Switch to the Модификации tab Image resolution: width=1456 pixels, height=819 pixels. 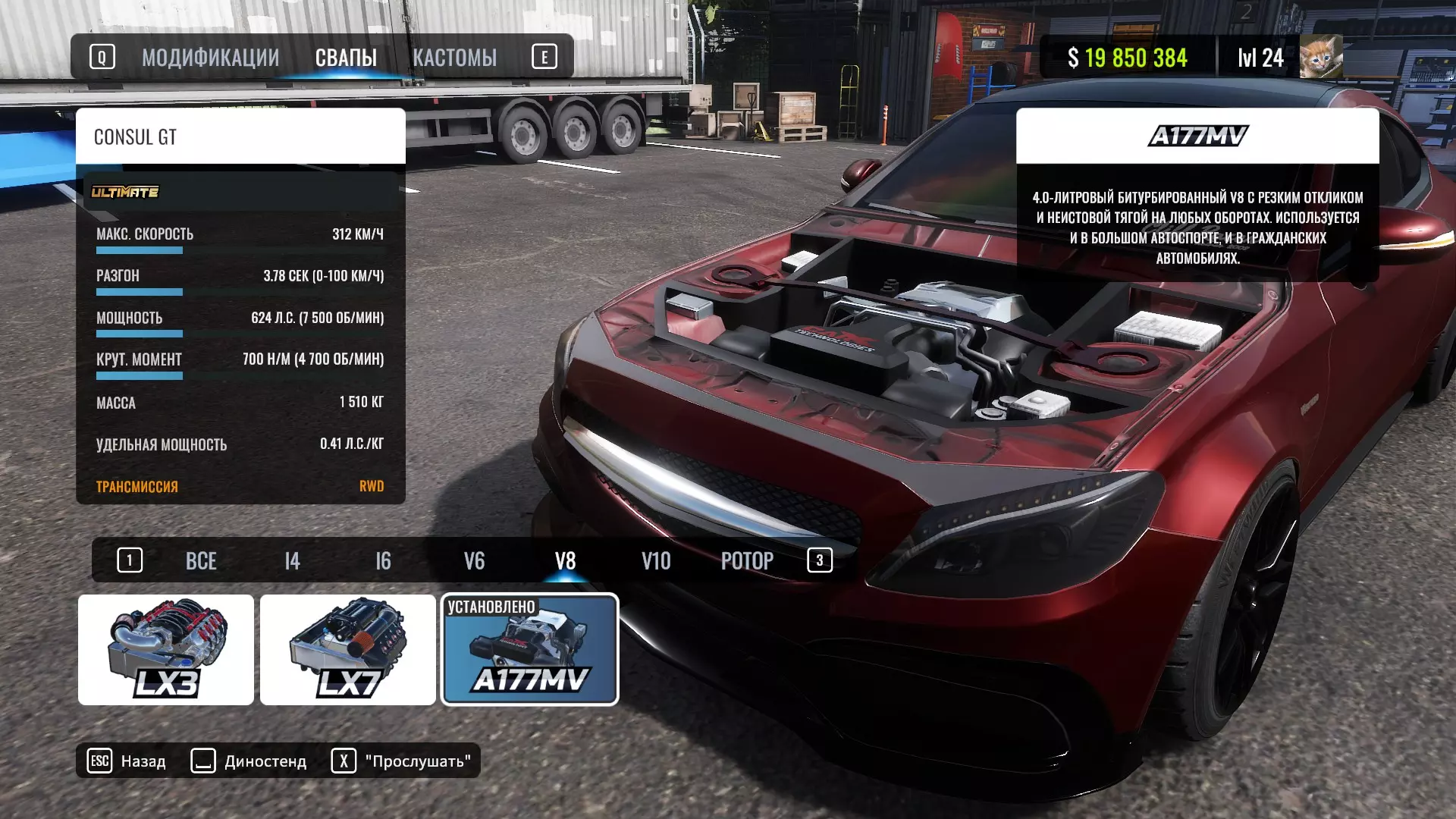pos(210,58)
